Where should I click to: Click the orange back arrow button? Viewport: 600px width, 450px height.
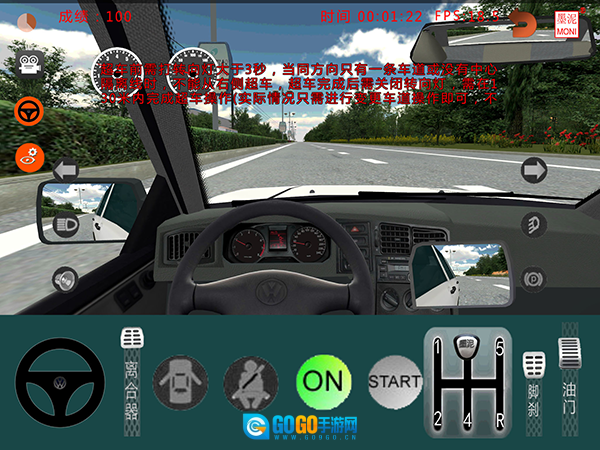(x=523, y=21)
